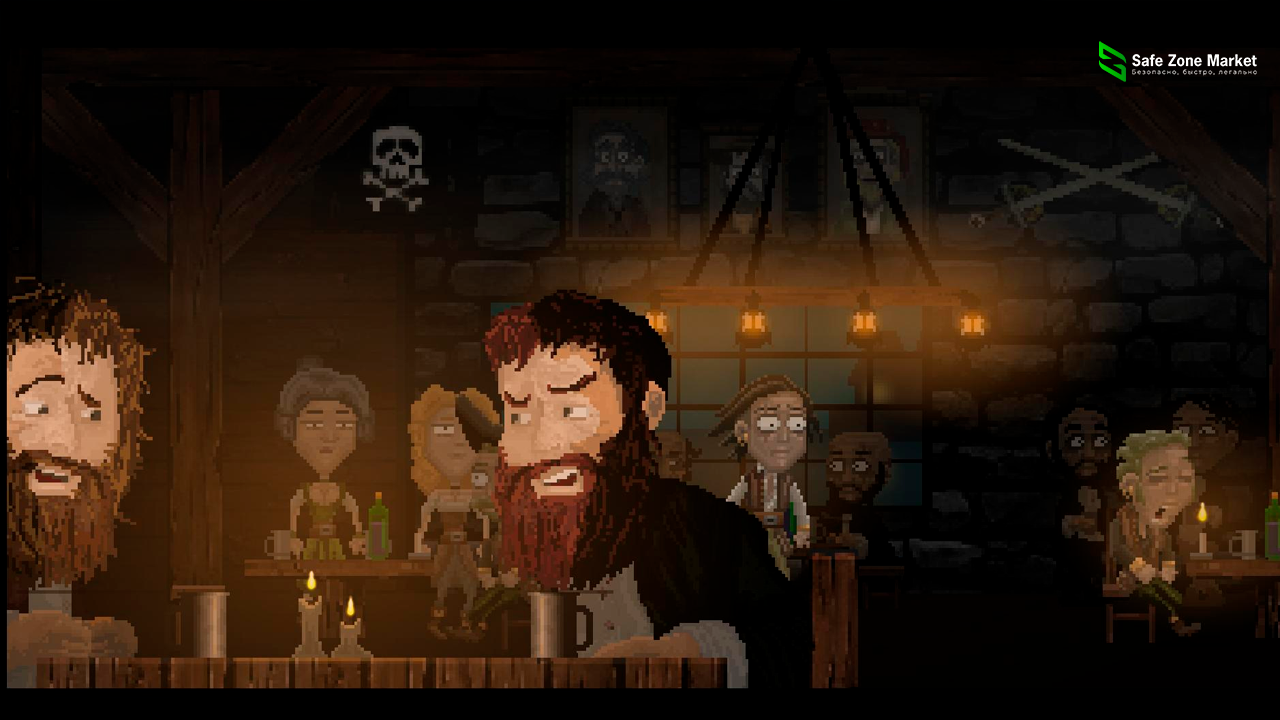Click the Safe Zone Market logo

click(1112, 61)
